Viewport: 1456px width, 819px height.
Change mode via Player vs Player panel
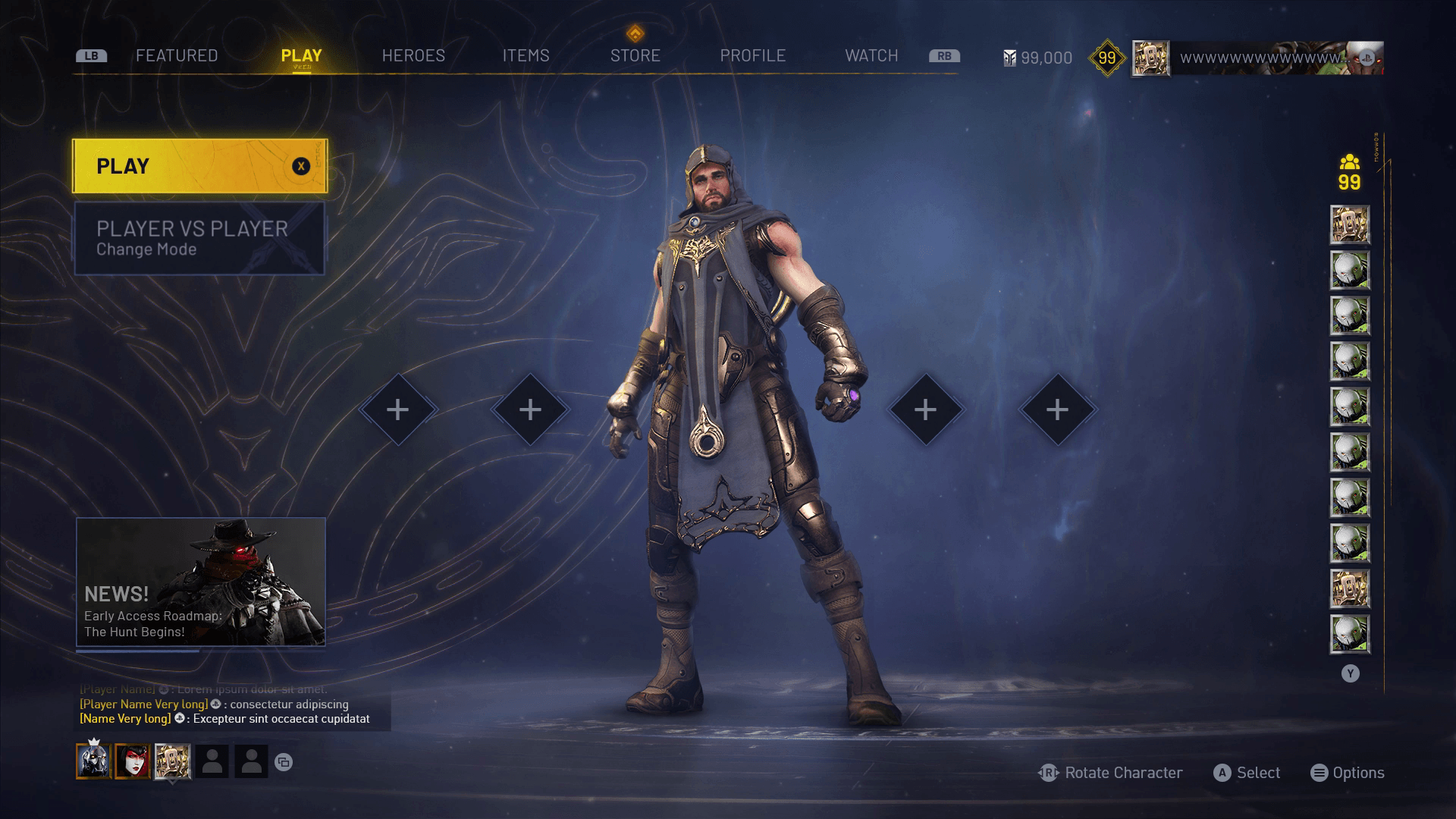pyautogui.click(x=199, y=238)
